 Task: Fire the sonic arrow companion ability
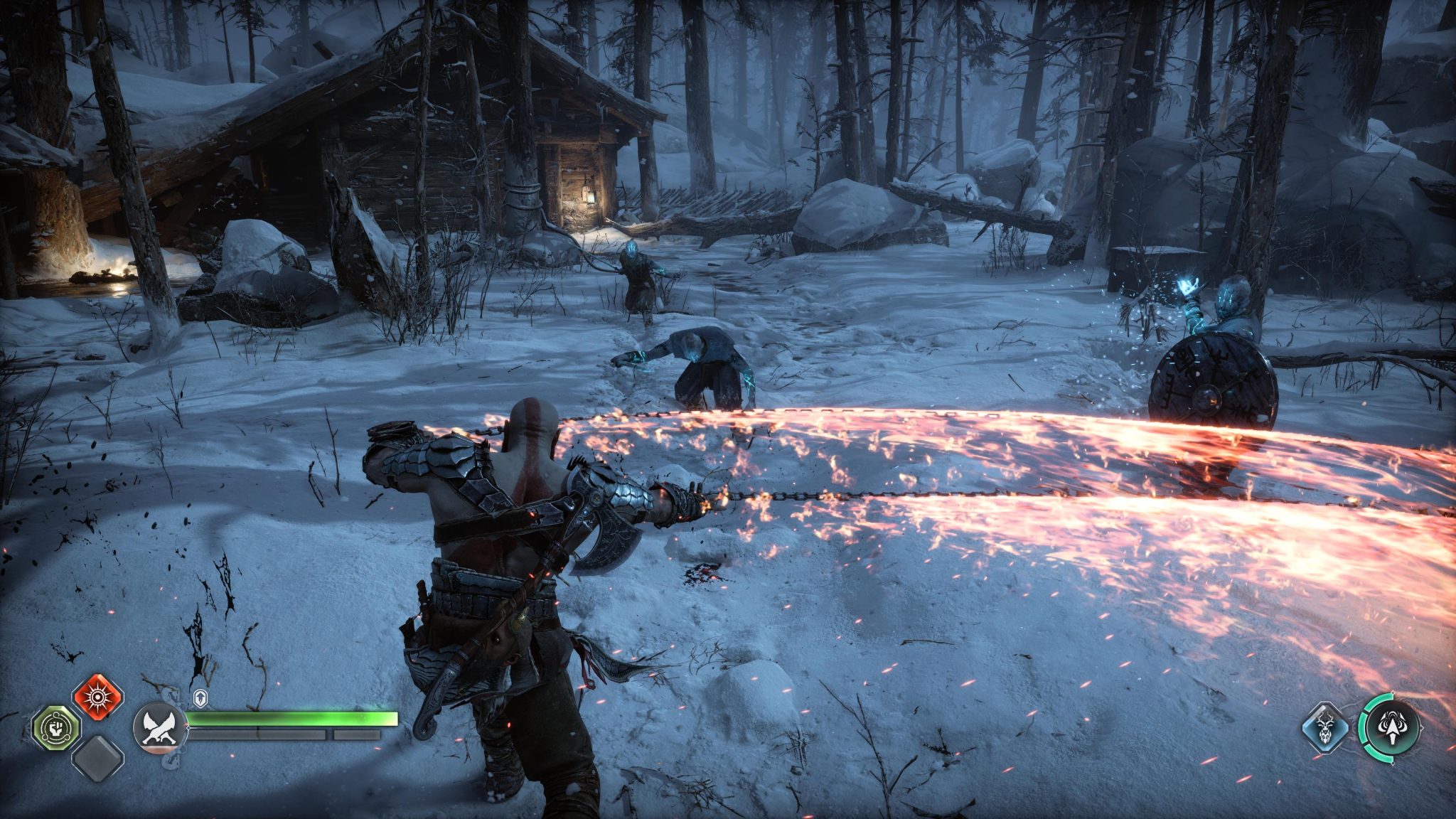pos(1390,729)
